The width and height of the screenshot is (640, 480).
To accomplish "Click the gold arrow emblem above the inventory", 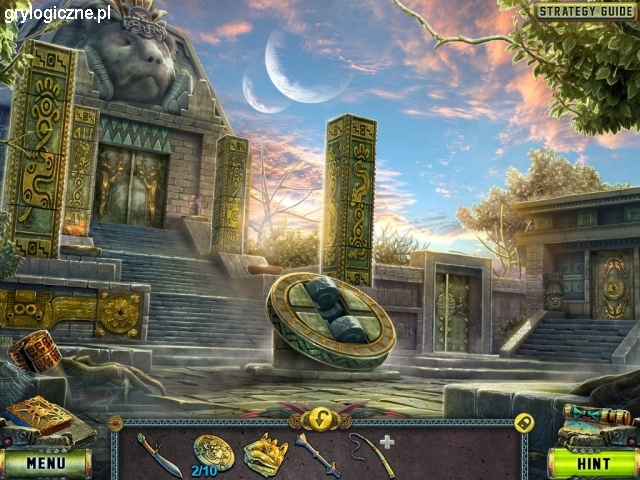I will pos(320,417).
